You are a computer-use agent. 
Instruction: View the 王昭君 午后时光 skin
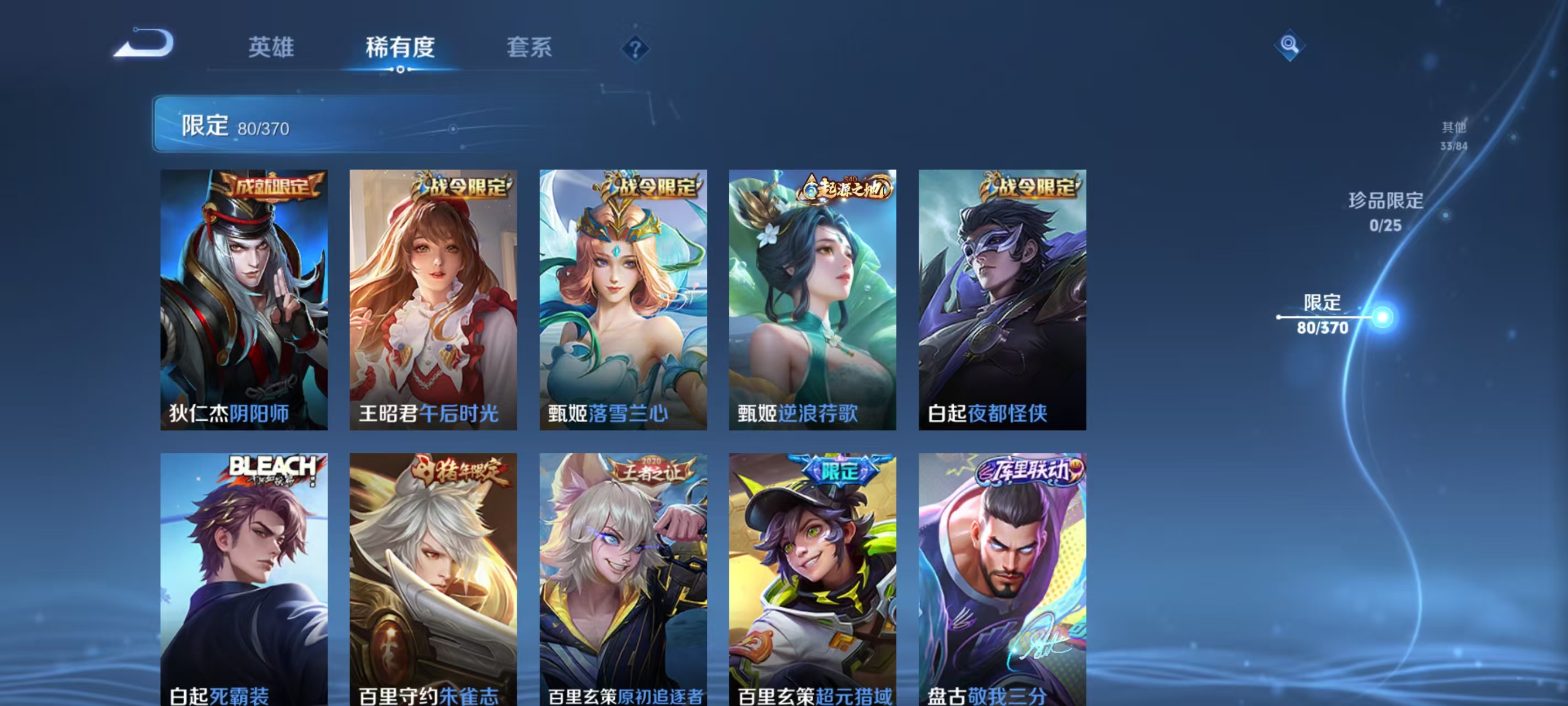pyautogui.click(x=433, y=298)
